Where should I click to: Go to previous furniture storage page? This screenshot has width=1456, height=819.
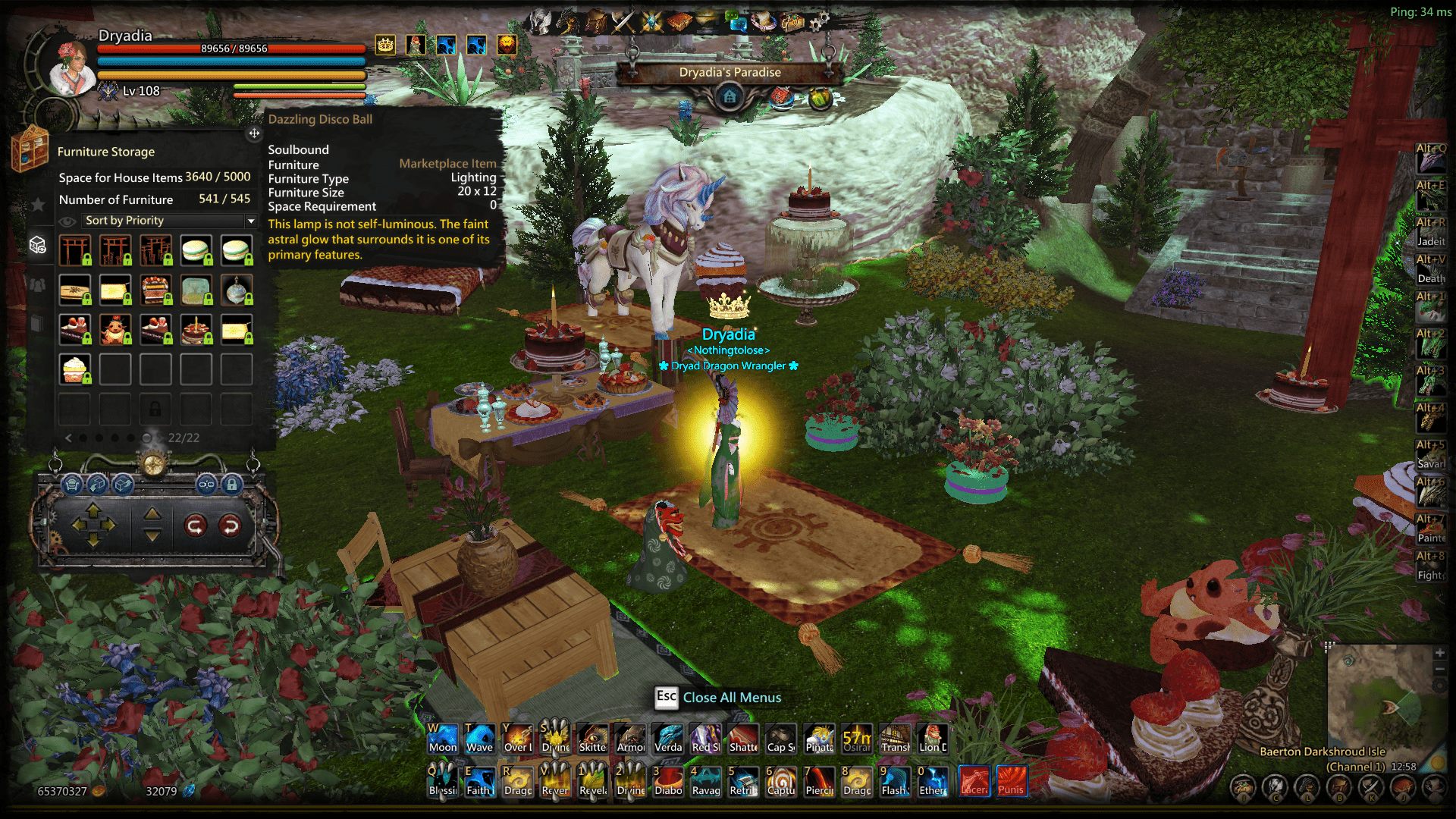pos(68,438)
